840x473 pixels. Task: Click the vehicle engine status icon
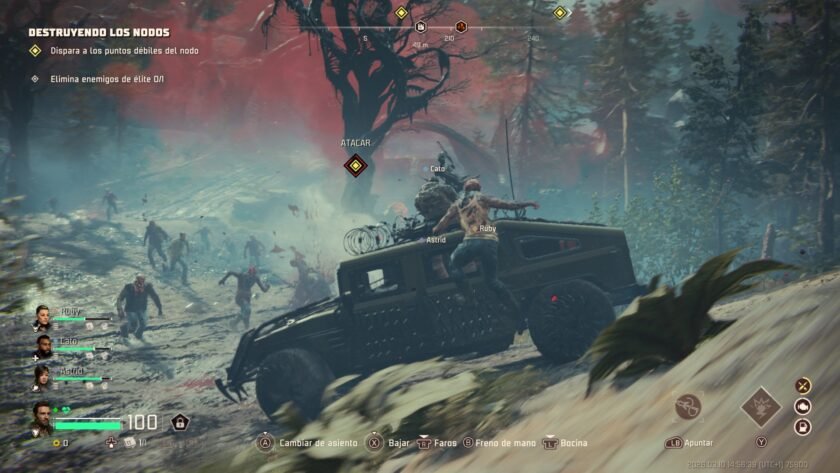803,406
